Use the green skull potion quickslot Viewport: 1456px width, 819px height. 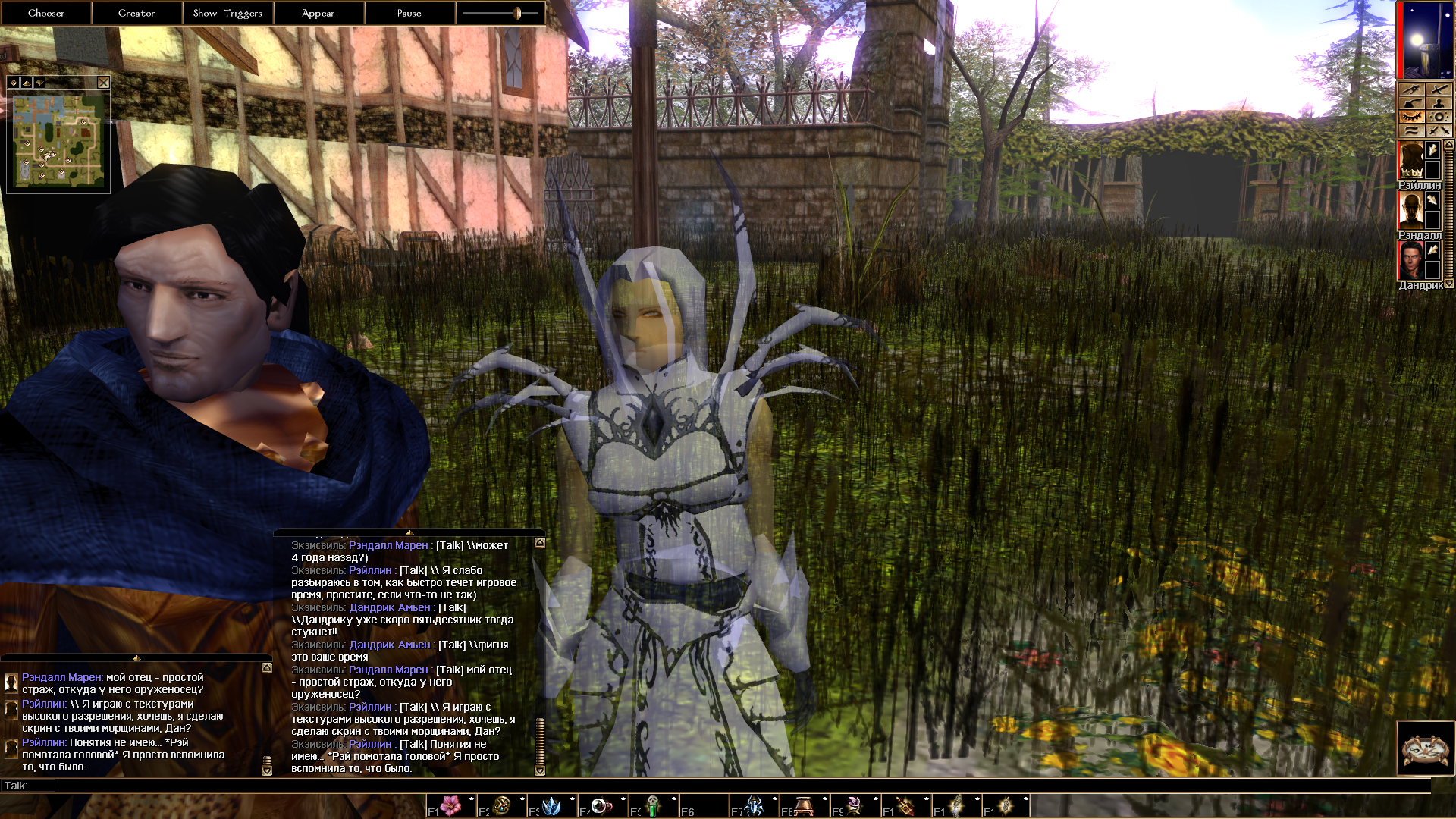[653, 805]
